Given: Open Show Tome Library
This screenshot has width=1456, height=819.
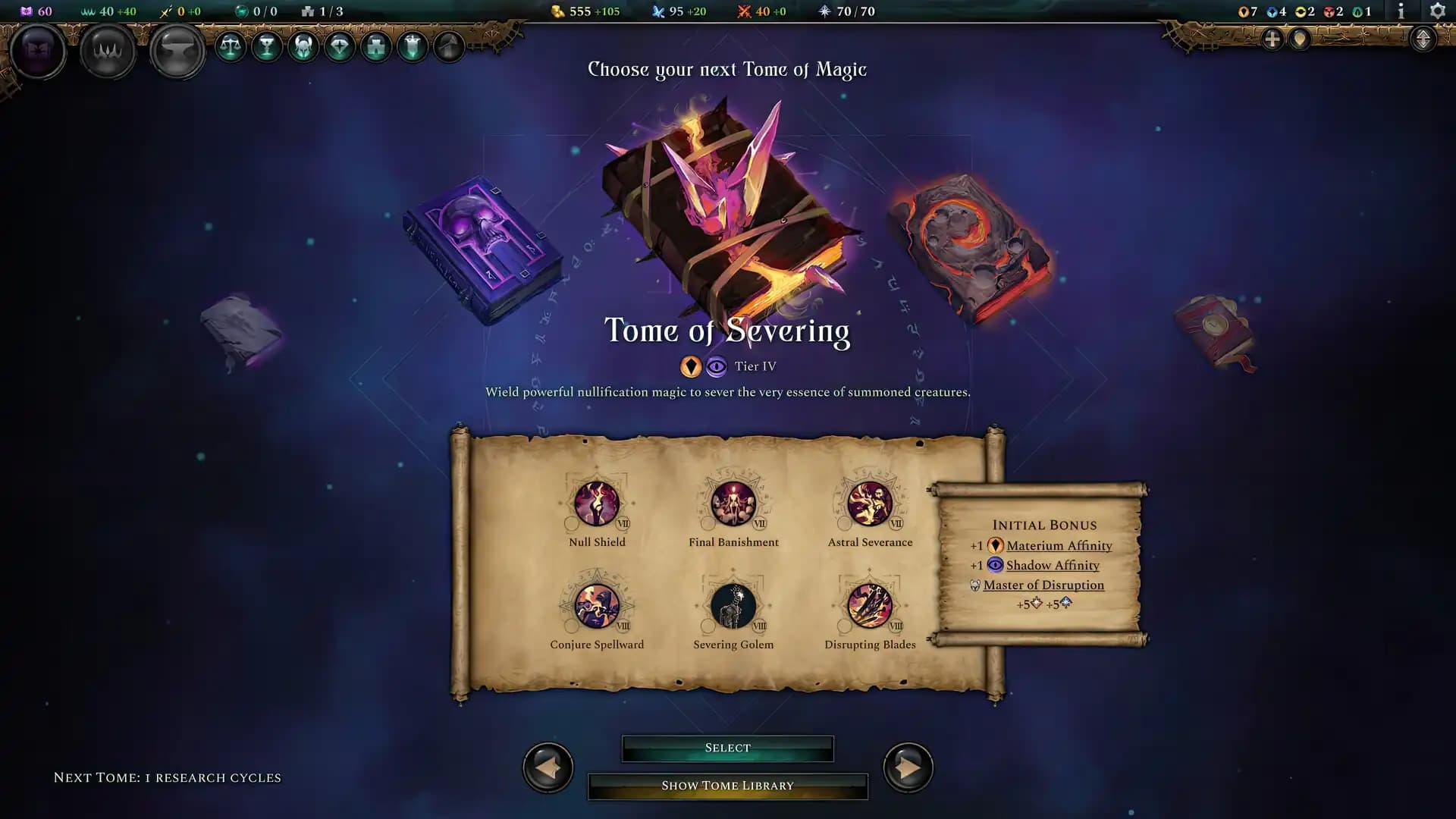Looking at the screenshot, I should tap(727, 786).
